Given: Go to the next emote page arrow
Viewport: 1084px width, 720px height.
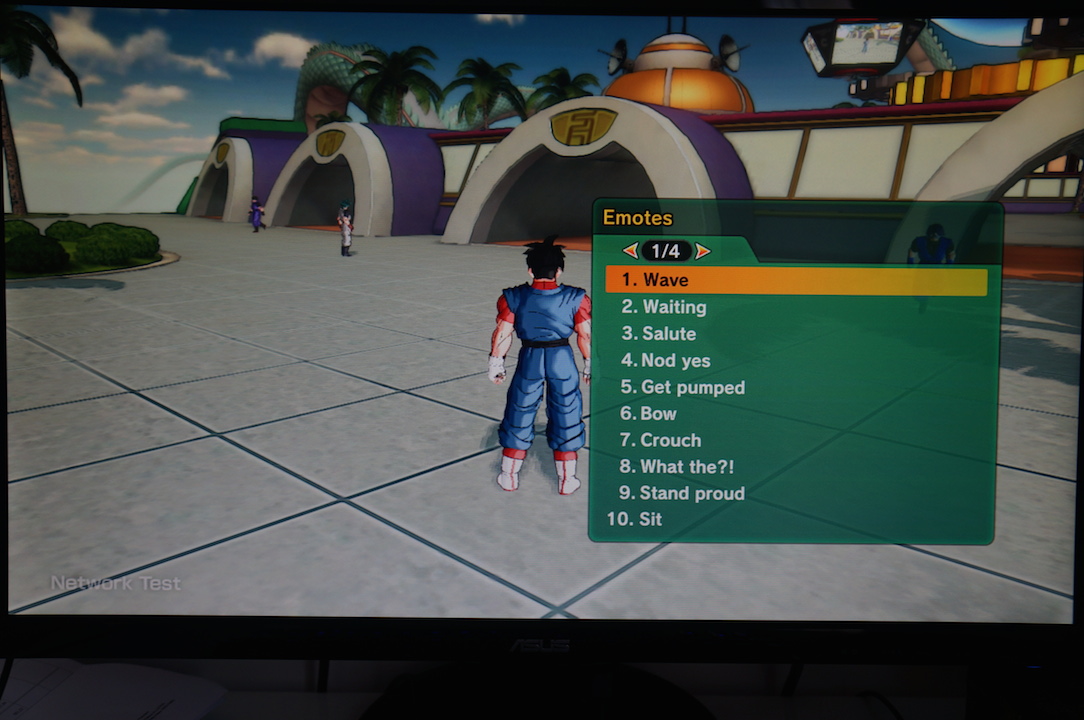Looking at the screenshot, I should click(x=703, y=251).
